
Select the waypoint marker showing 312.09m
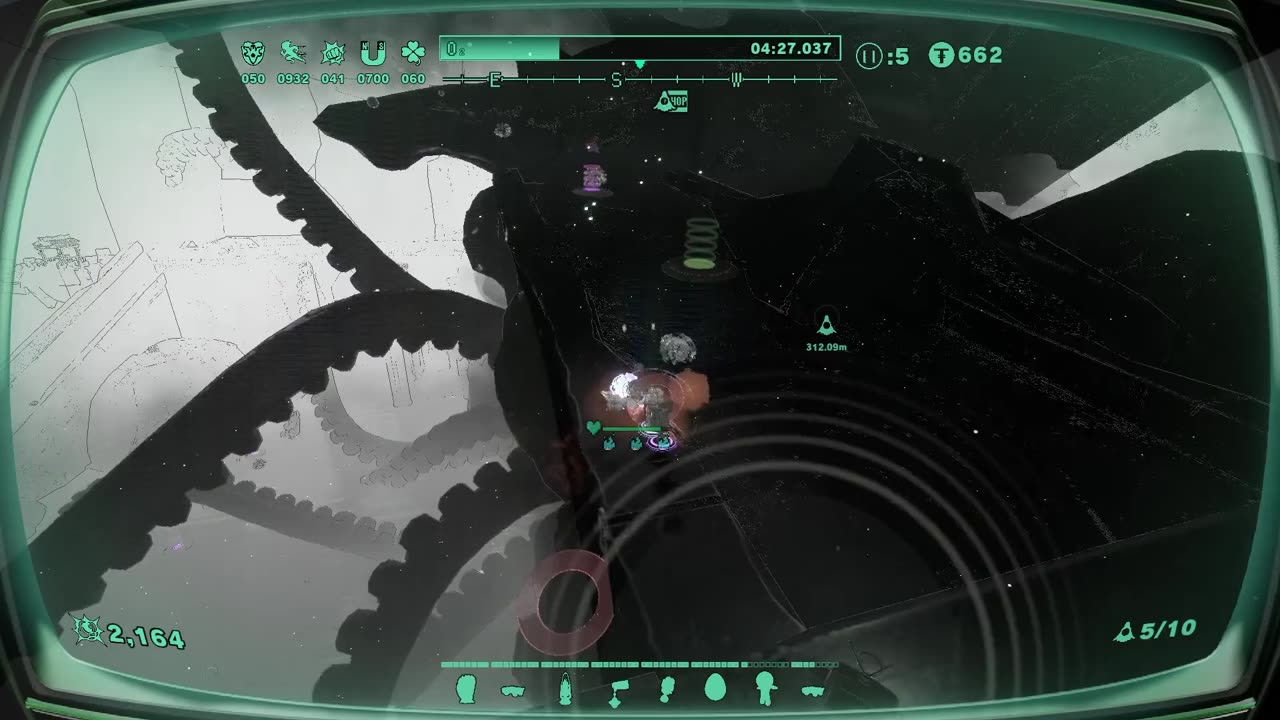[x=826, y=324]
